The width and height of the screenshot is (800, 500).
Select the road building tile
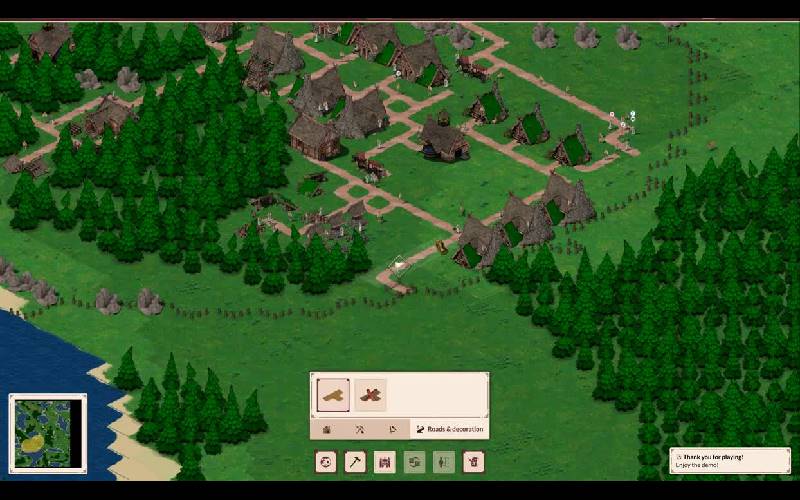click(333, 395)
